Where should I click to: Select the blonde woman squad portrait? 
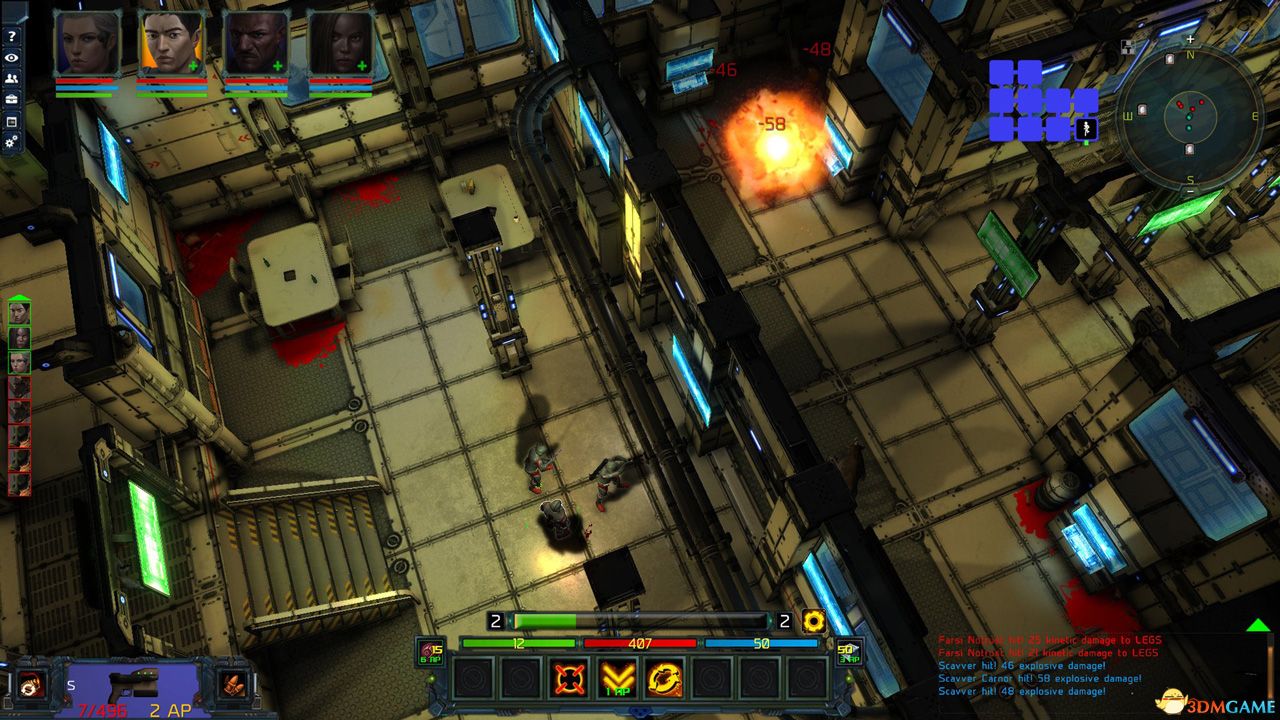pos(88,44)
